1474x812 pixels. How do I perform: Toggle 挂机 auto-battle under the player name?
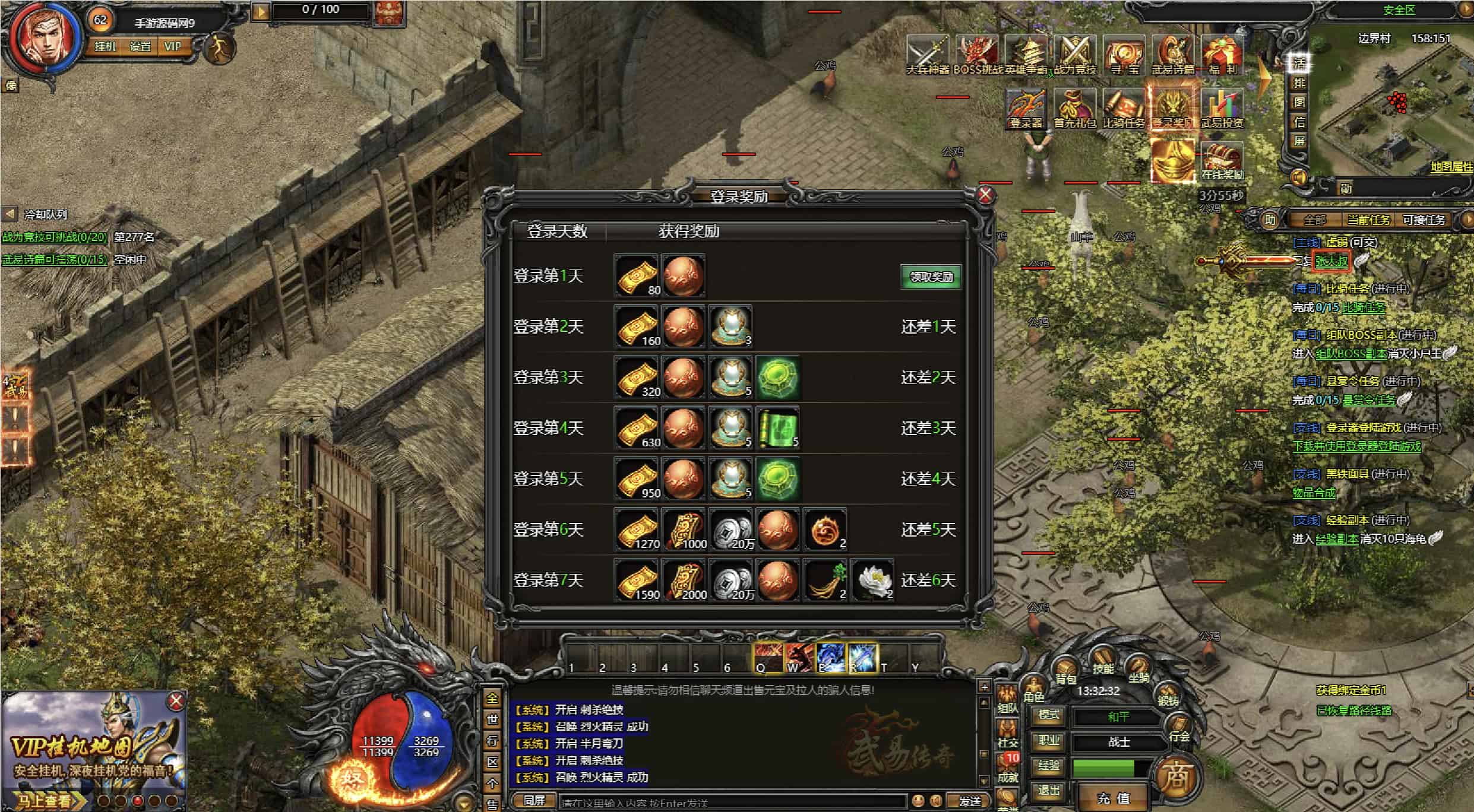pyautogui.click(x=105, y=46)
